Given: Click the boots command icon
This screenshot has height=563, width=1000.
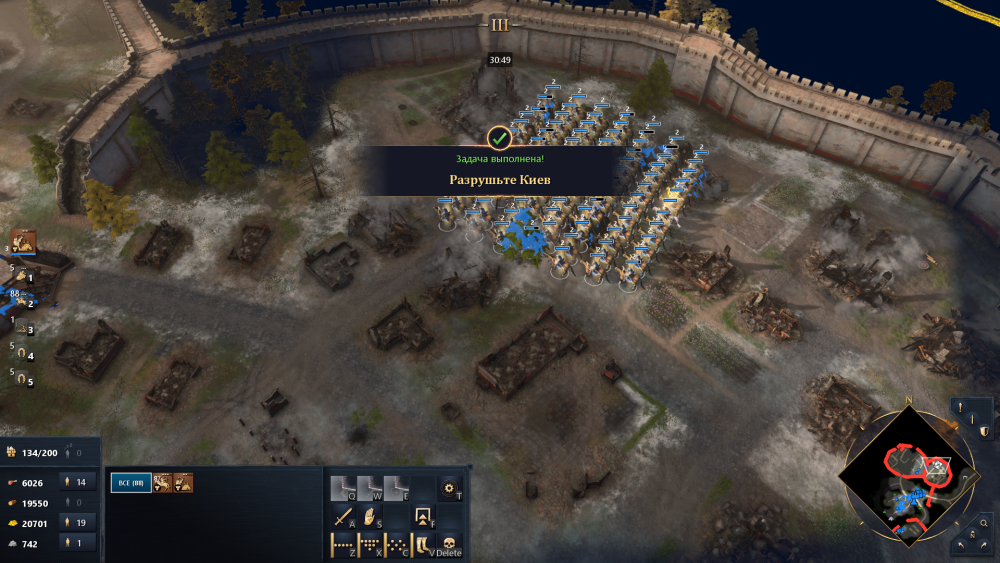Looking at the screenshot, I should [x=424, y=546].
